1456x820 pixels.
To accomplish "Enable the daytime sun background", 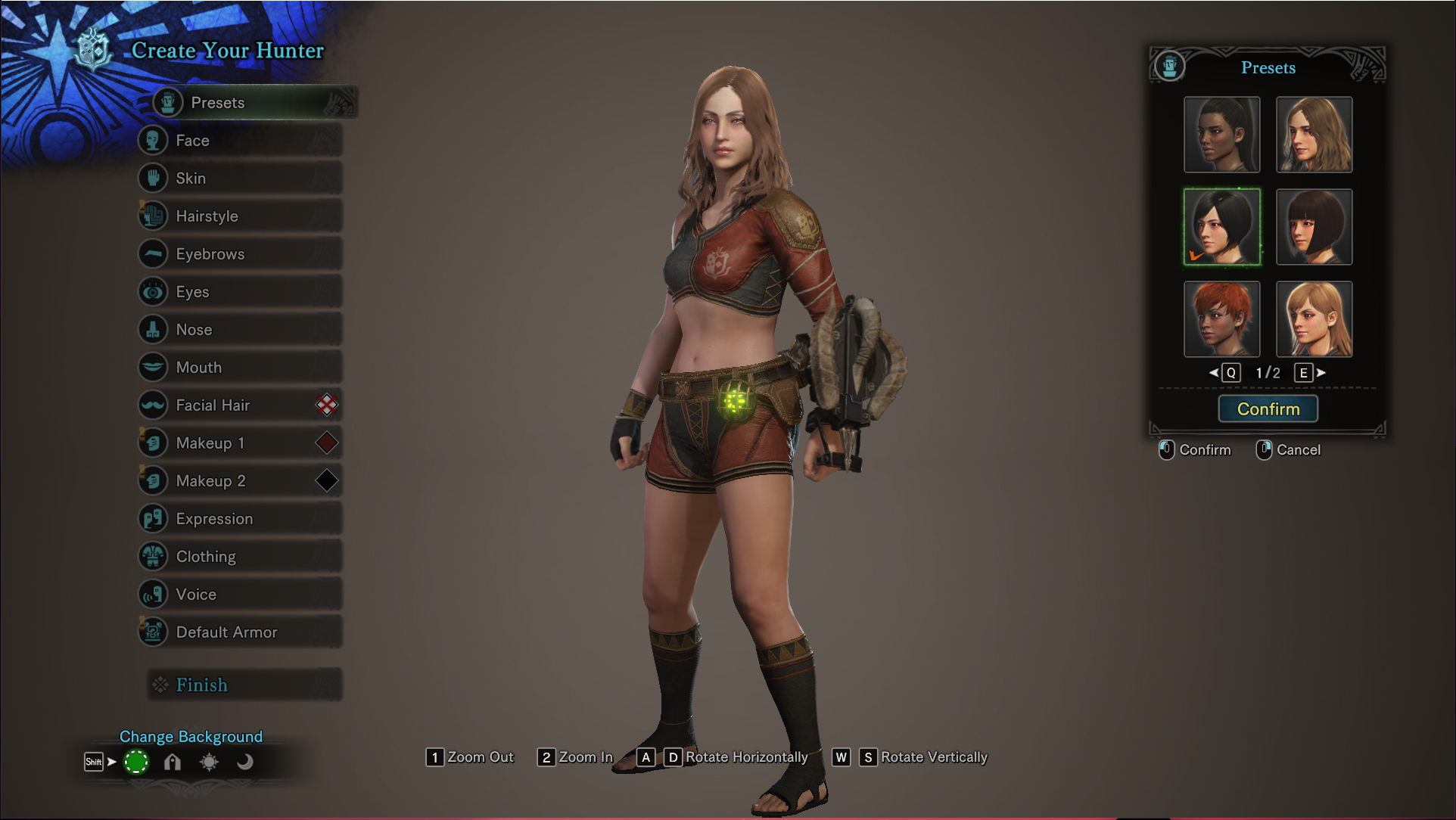I will [209, 762].
